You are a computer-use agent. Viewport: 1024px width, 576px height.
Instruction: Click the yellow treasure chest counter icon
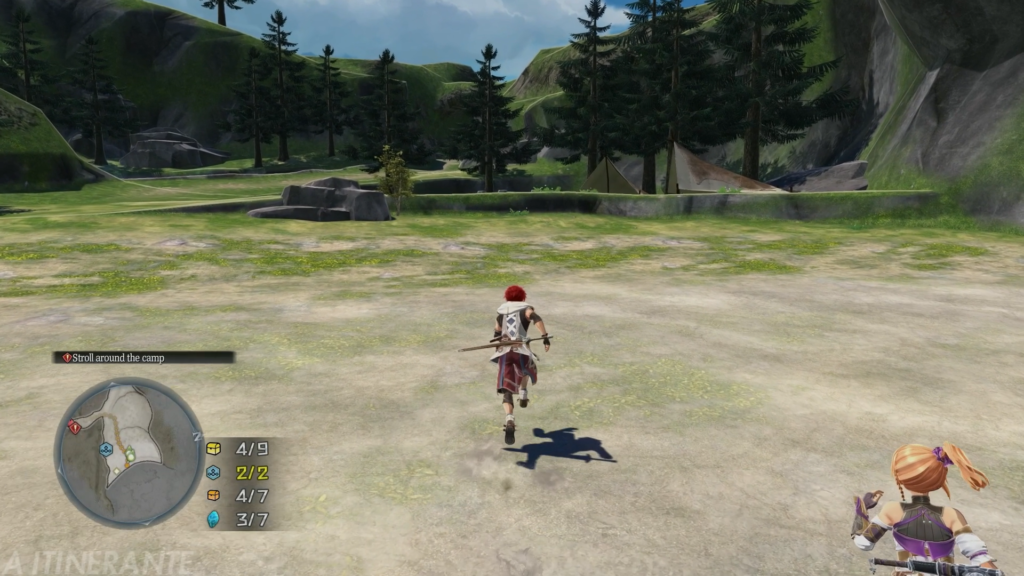[x=213, y=448]
